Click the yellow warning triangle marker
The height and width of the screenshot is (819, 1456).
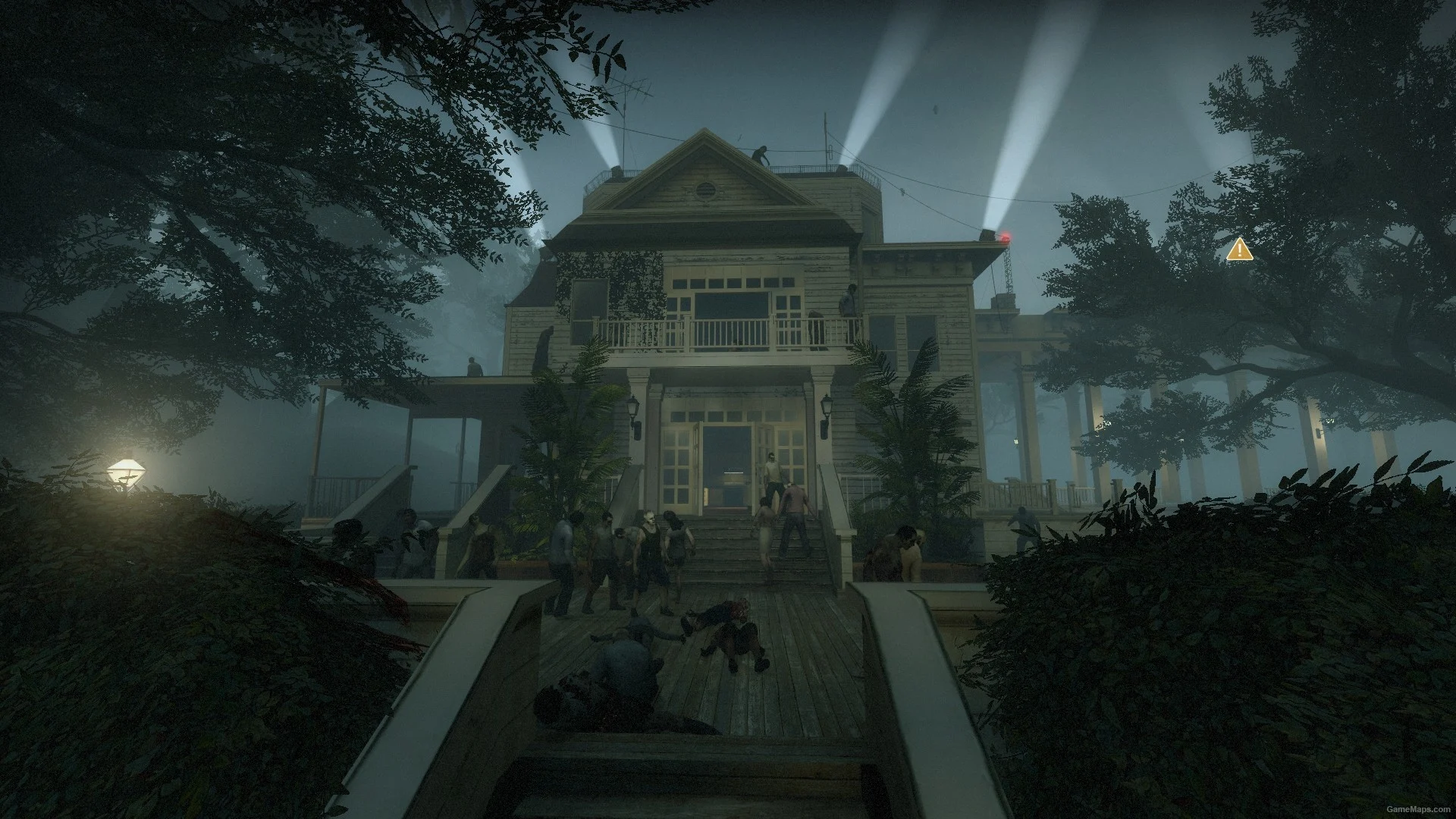click(1239, 249)
